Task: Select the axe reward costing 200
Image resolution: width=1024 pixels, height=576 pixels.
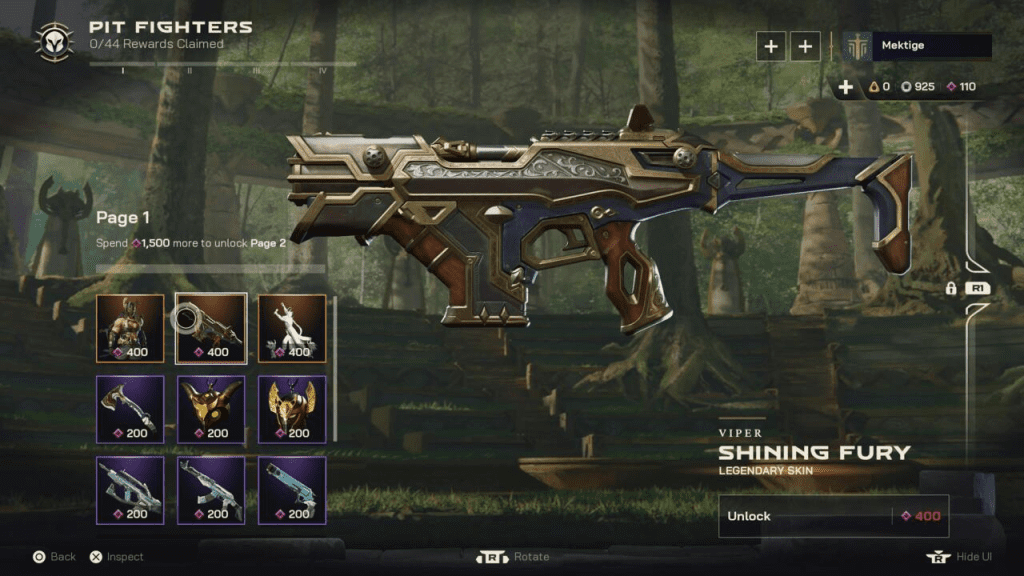Action: tap(130, 409)
